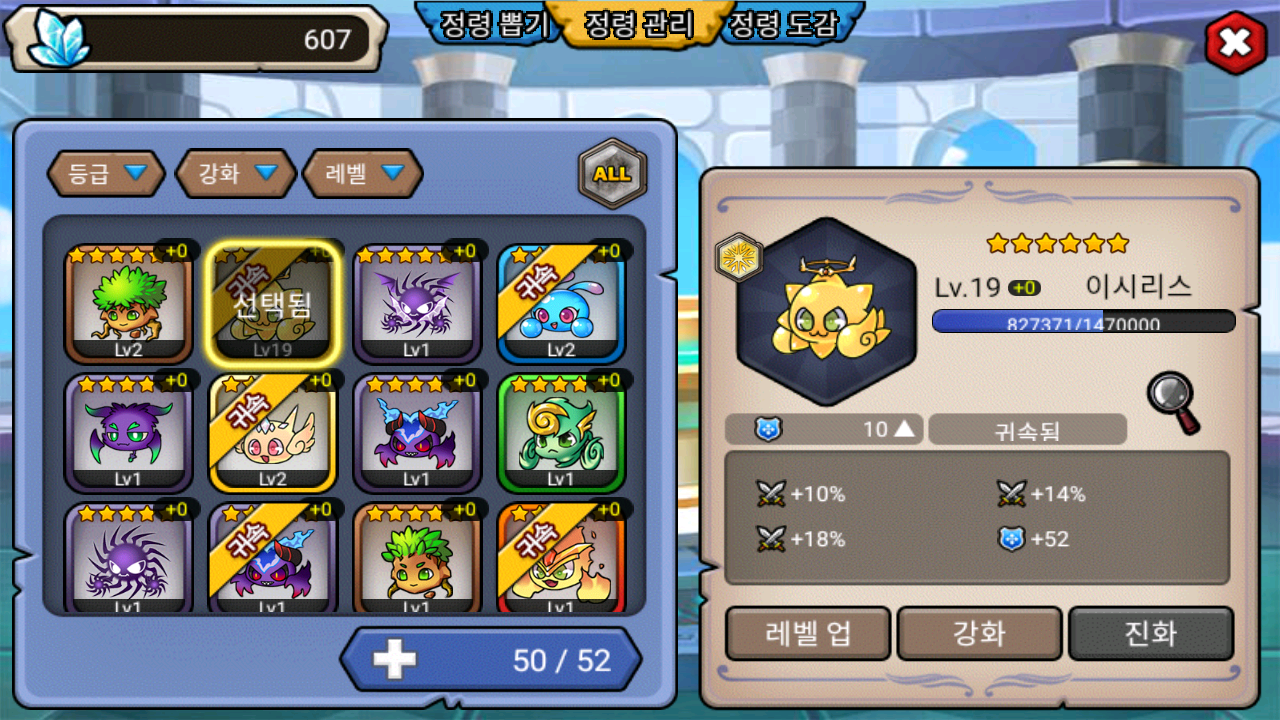Toggle the ALL hexagon filter button
The height and width of the screenshot is (720, 1280).
pos(612,174)
